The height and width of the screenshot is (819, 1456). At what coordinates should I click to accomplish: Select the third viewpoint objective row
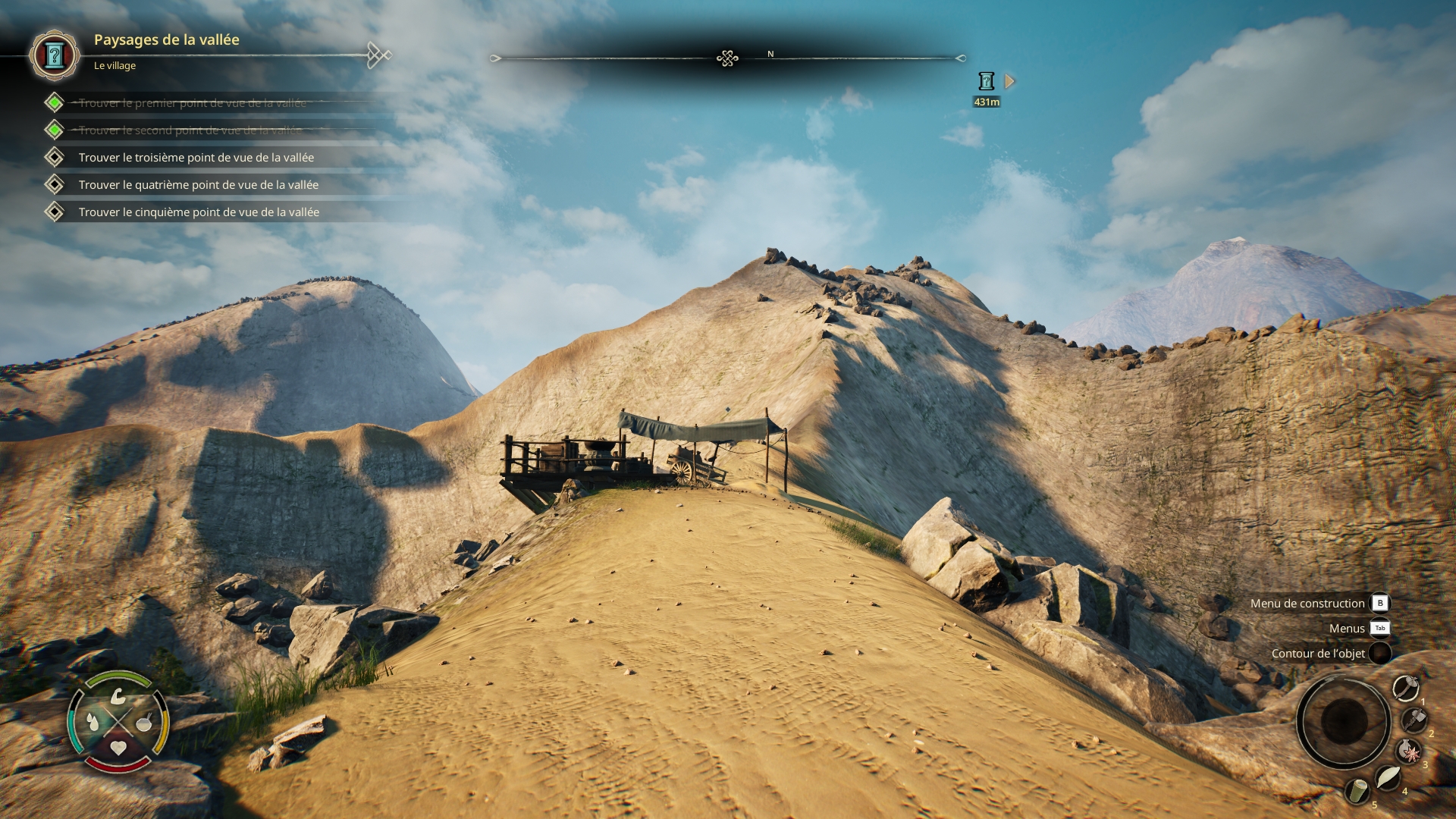coord(196,158)
